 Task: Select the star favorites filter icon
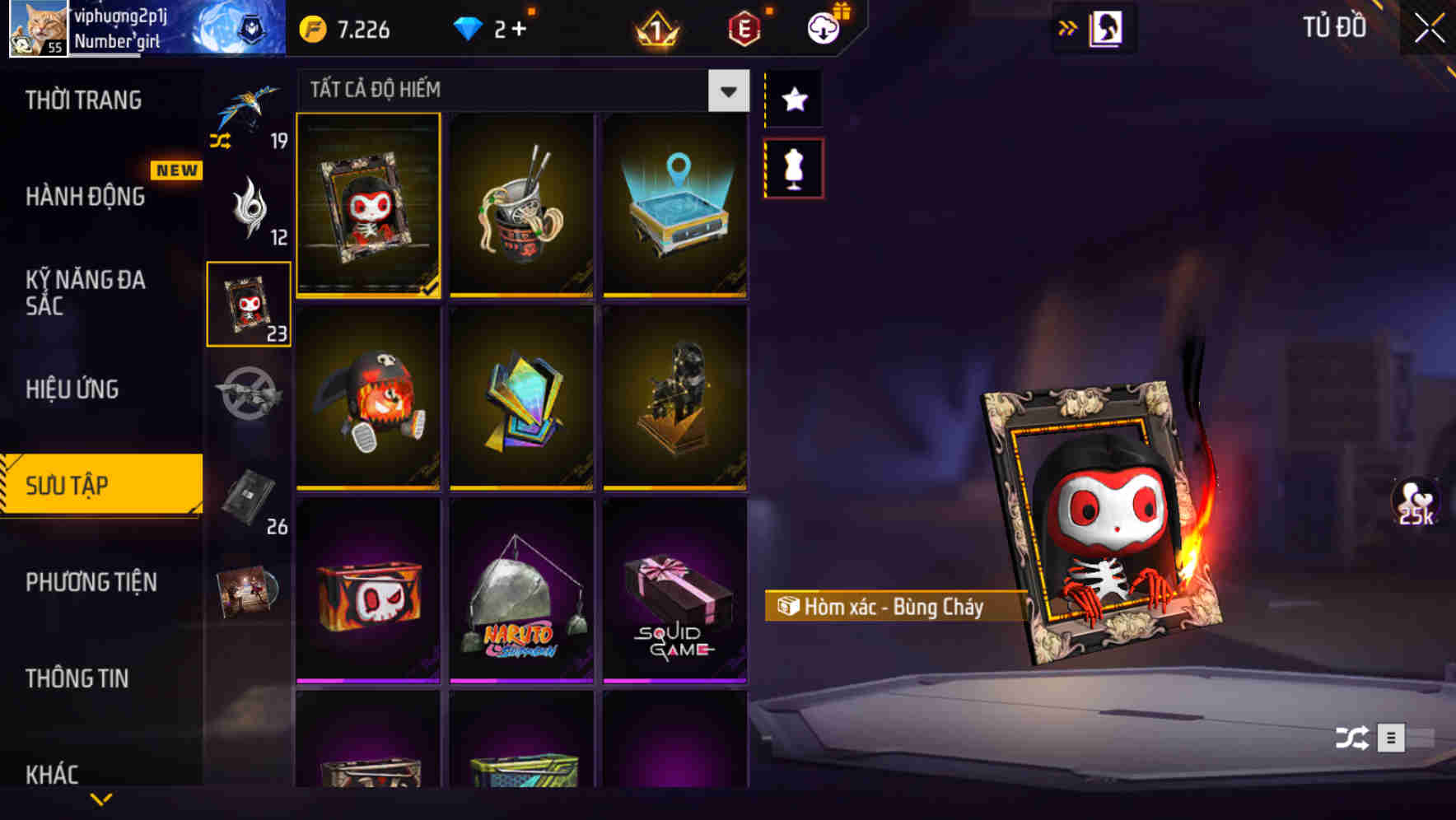click(793, 100)
